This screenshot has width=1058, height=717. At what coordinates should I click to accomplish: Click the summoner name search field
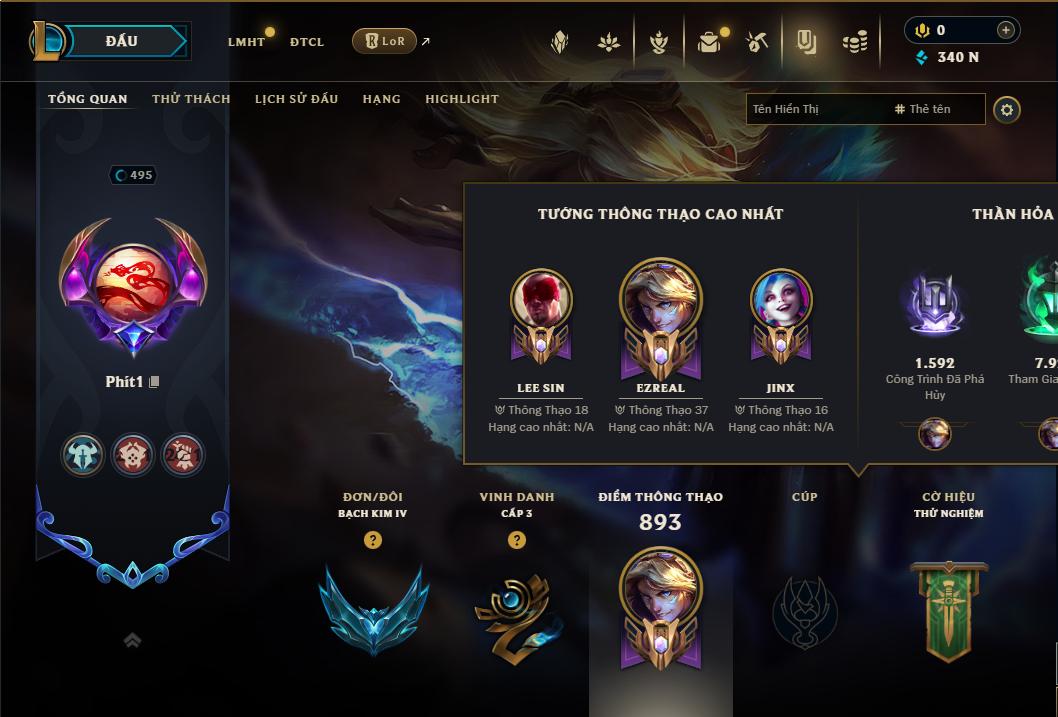pyautogui.click(x=815, y=109)
